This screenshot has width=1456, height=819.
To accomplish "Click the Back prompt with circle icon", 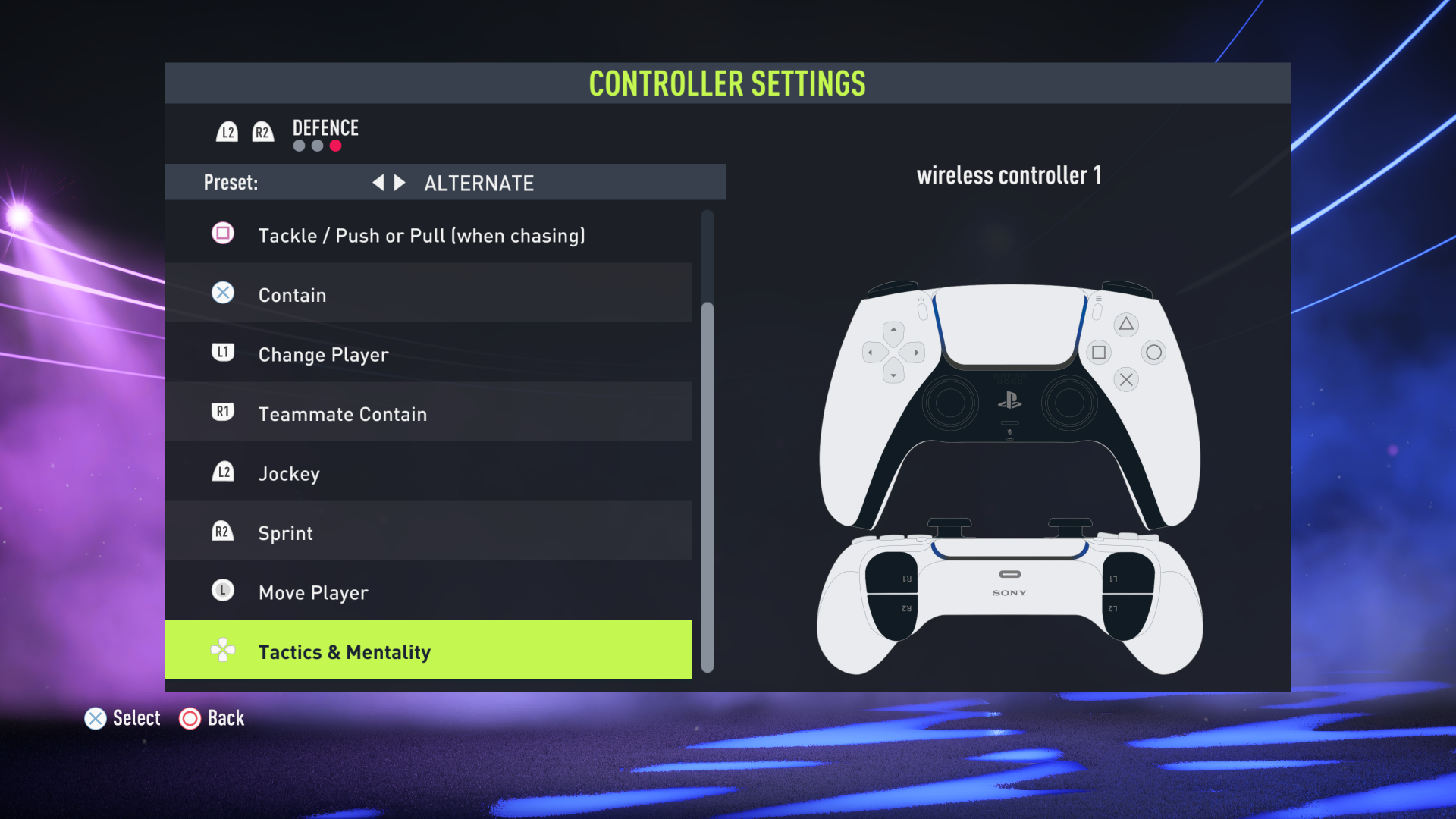I will tap(212, 718).
